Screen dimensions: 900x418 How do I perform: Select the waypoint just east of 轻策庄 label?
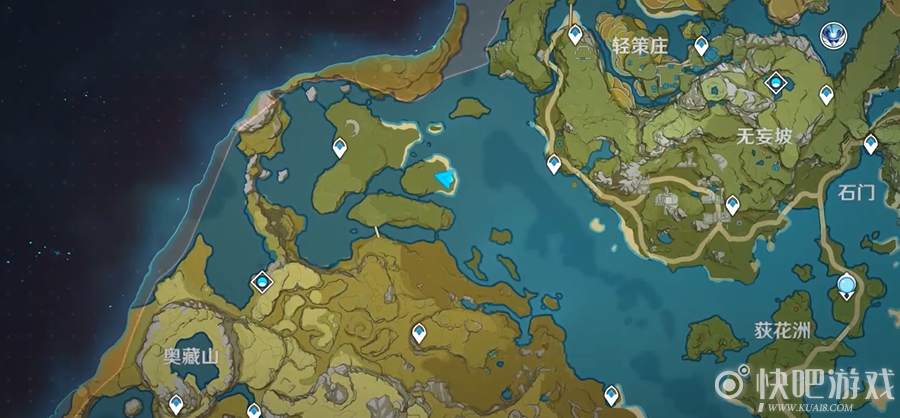pyautogui.click(x=702, y=46)
